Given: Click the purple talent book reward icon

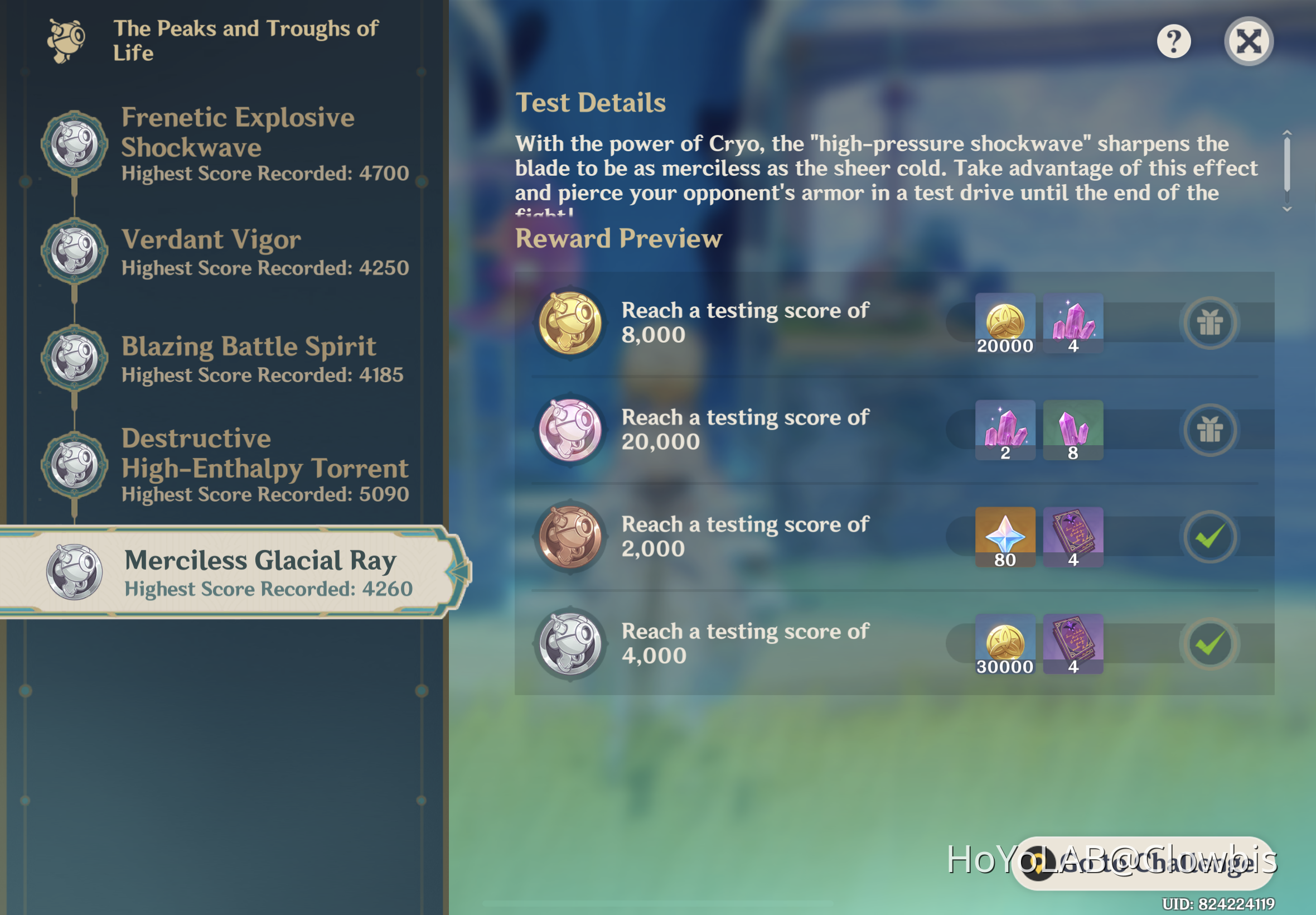Looking at the screenshot, I should (1073, 537).
